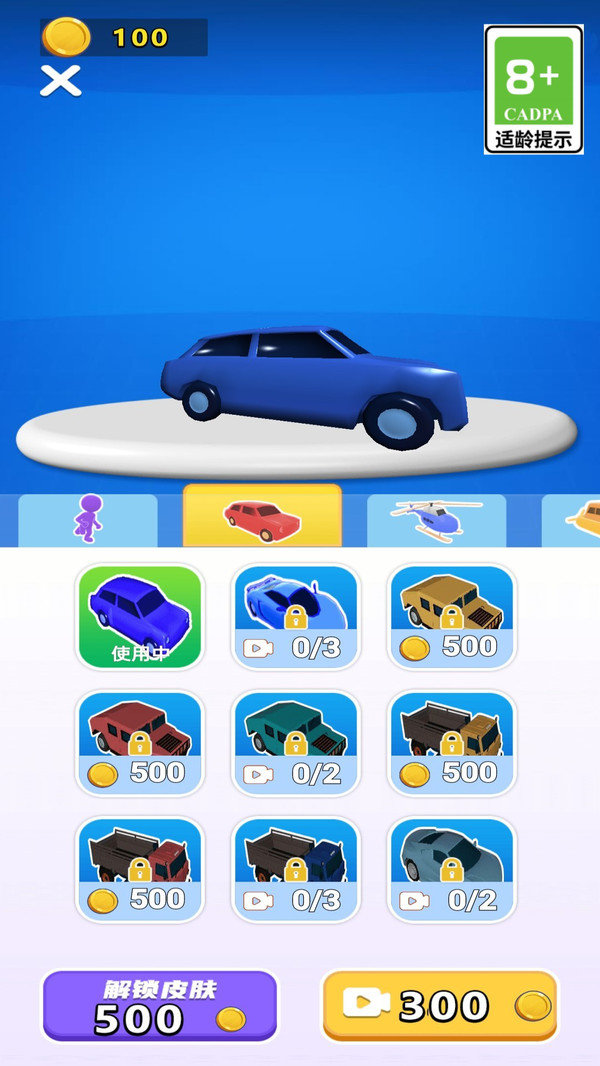Pick the teal jeep with 0/2 videos
The width and height of the screenshot is (600, 1066).
[296, 742]
